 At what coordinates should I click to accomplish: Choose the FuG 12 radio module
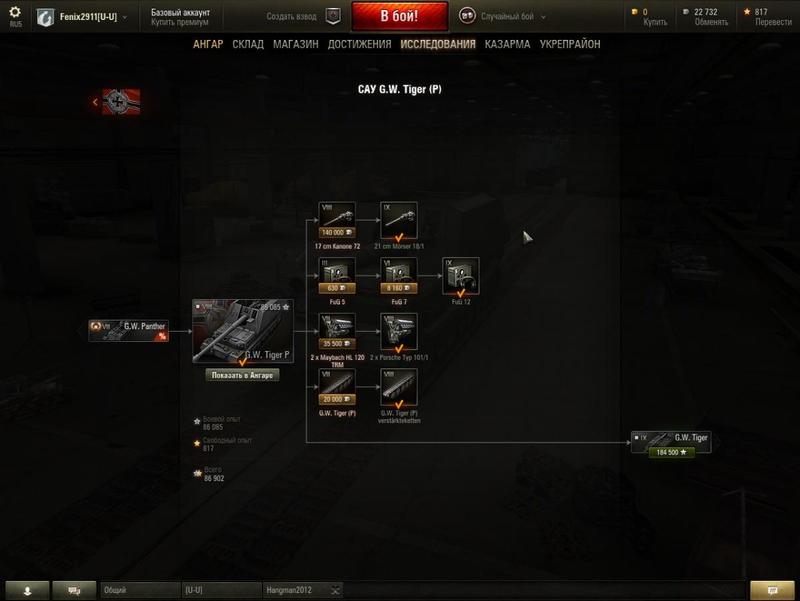(460, 276)
